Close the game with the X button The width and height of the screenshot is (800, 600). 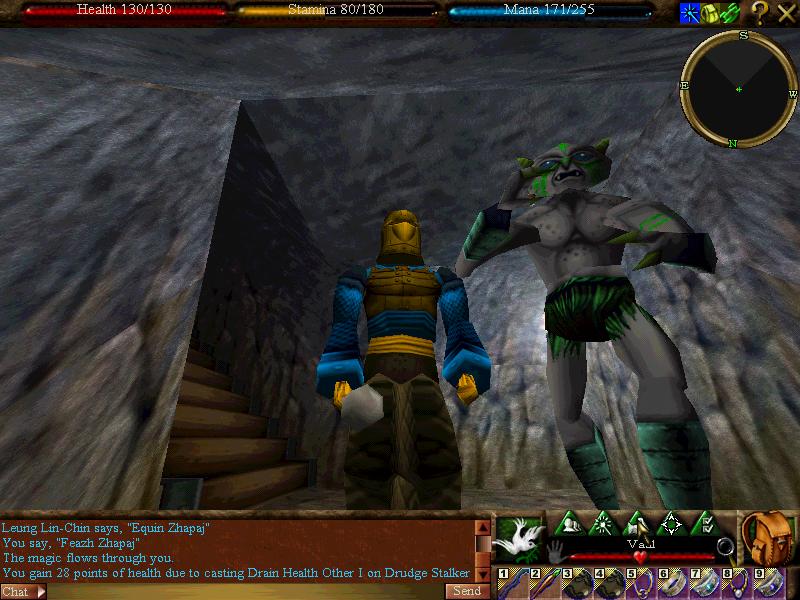(786, 13)
